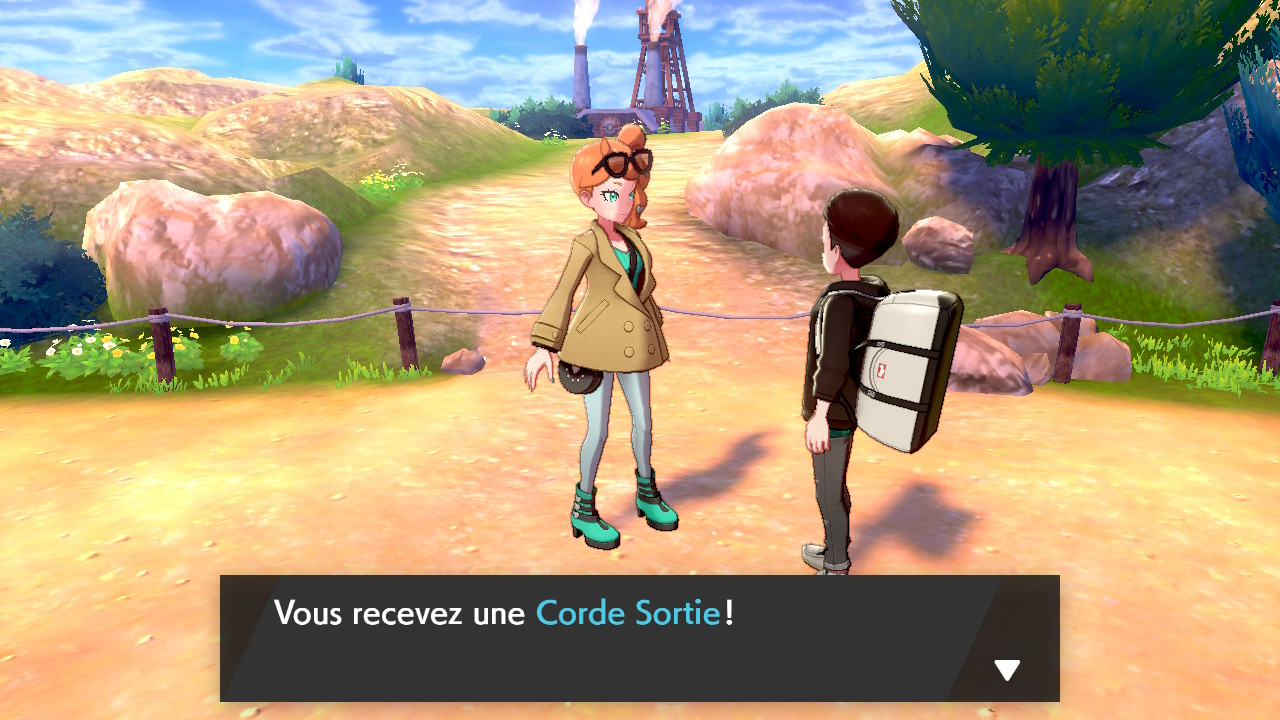Advance dialogue with the white down arrow
This screenshot has width=1280, height=720.
click(x=1007, y=670)
